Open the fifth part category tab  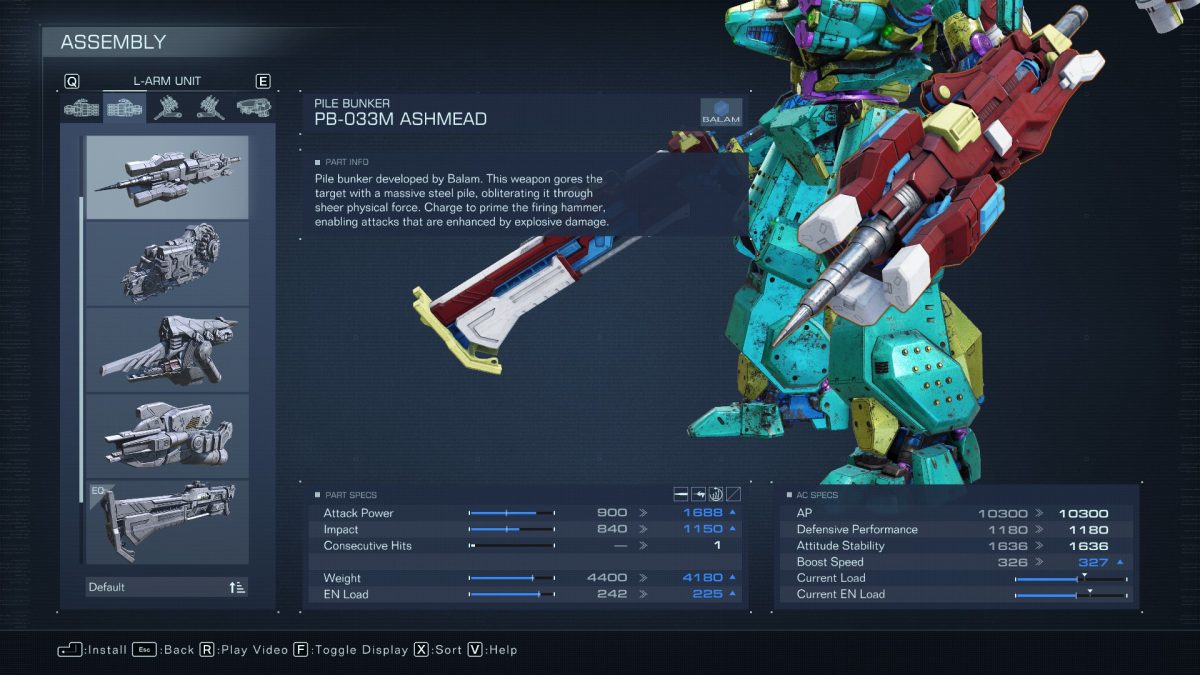coord(253,107)
